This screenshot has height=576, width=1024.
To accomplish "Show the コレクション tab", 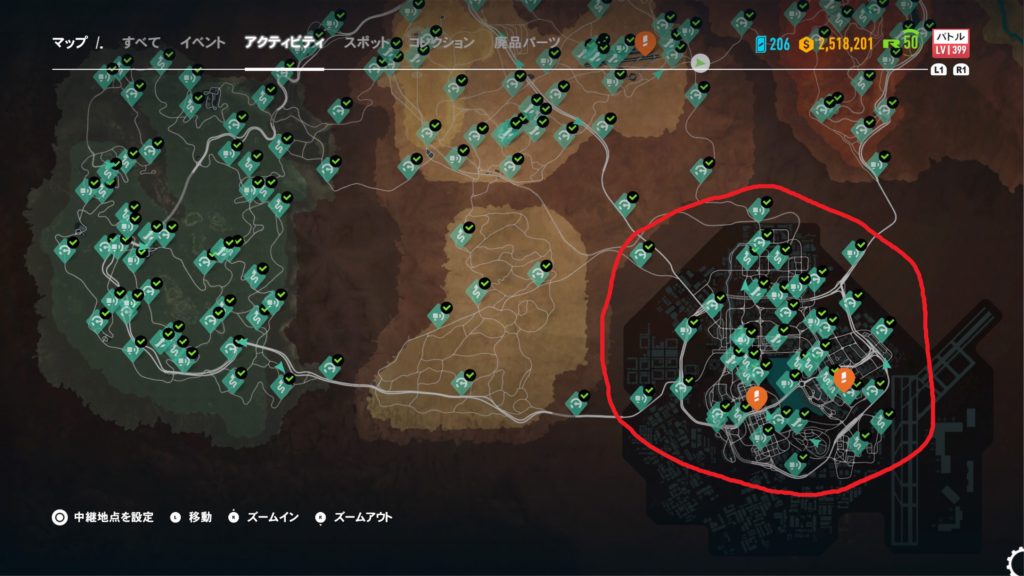I will pyautogui.click(x=441, y=43).
